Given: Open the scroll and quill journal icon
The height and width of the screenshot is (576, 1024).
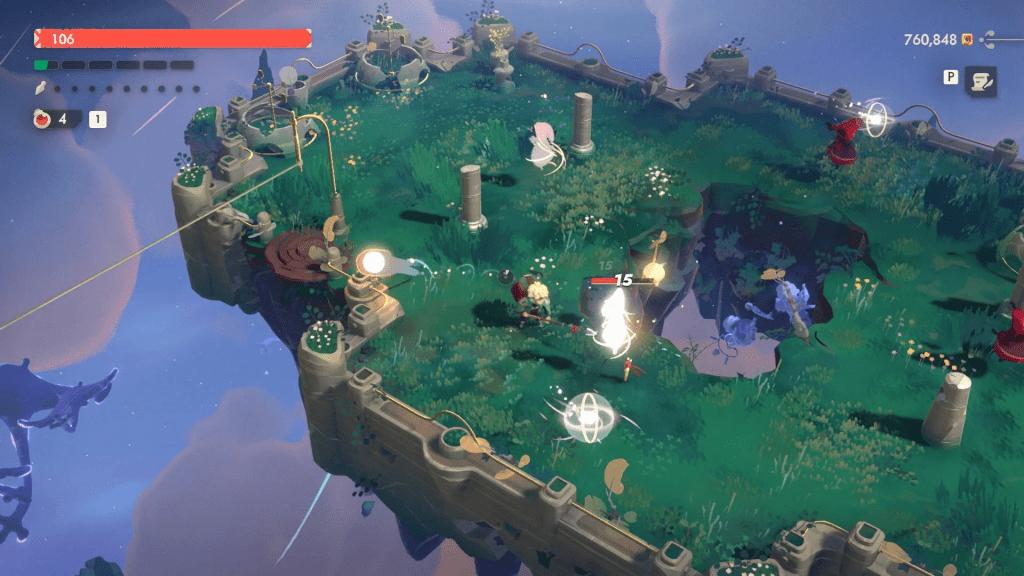Looking at the screenshot, I should pos(980,82).
